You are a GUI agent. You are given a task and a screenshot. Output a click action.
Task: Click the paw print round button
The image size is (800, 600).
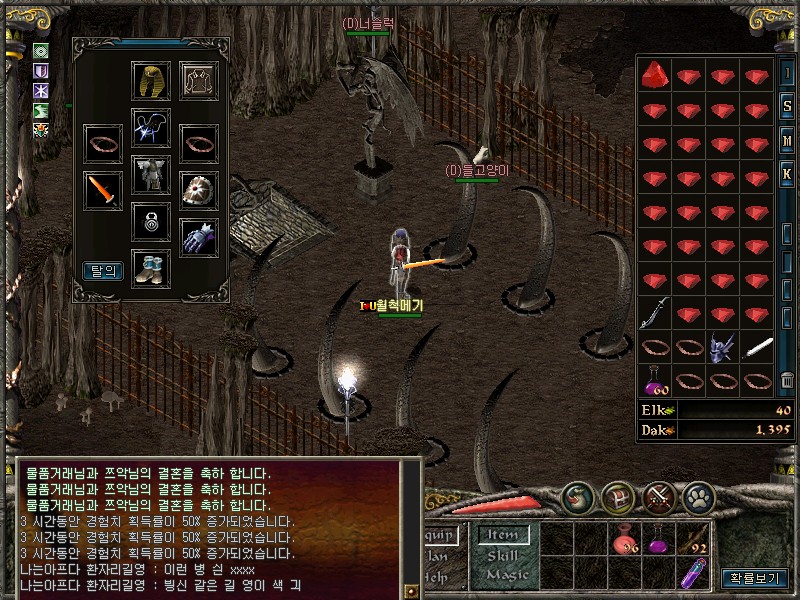click(699, 497)
